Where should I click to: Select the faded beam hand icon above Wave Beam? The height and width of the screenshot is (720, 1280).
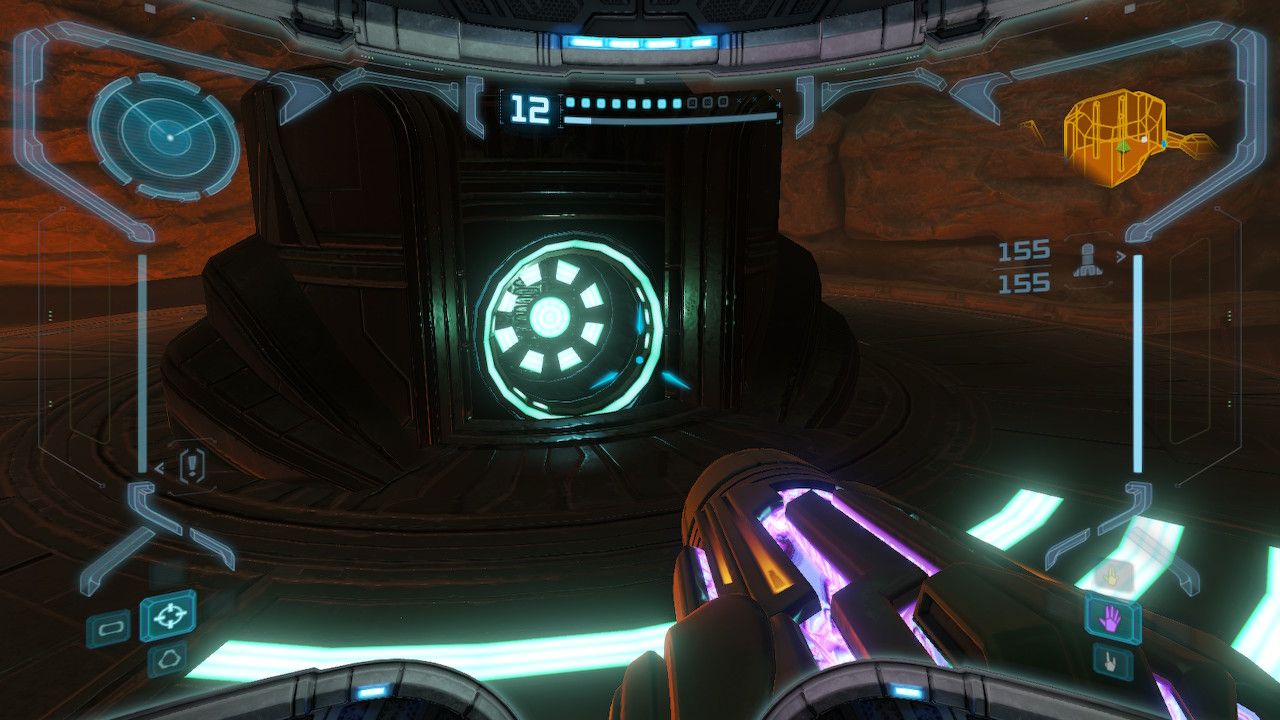[1112, 575]
